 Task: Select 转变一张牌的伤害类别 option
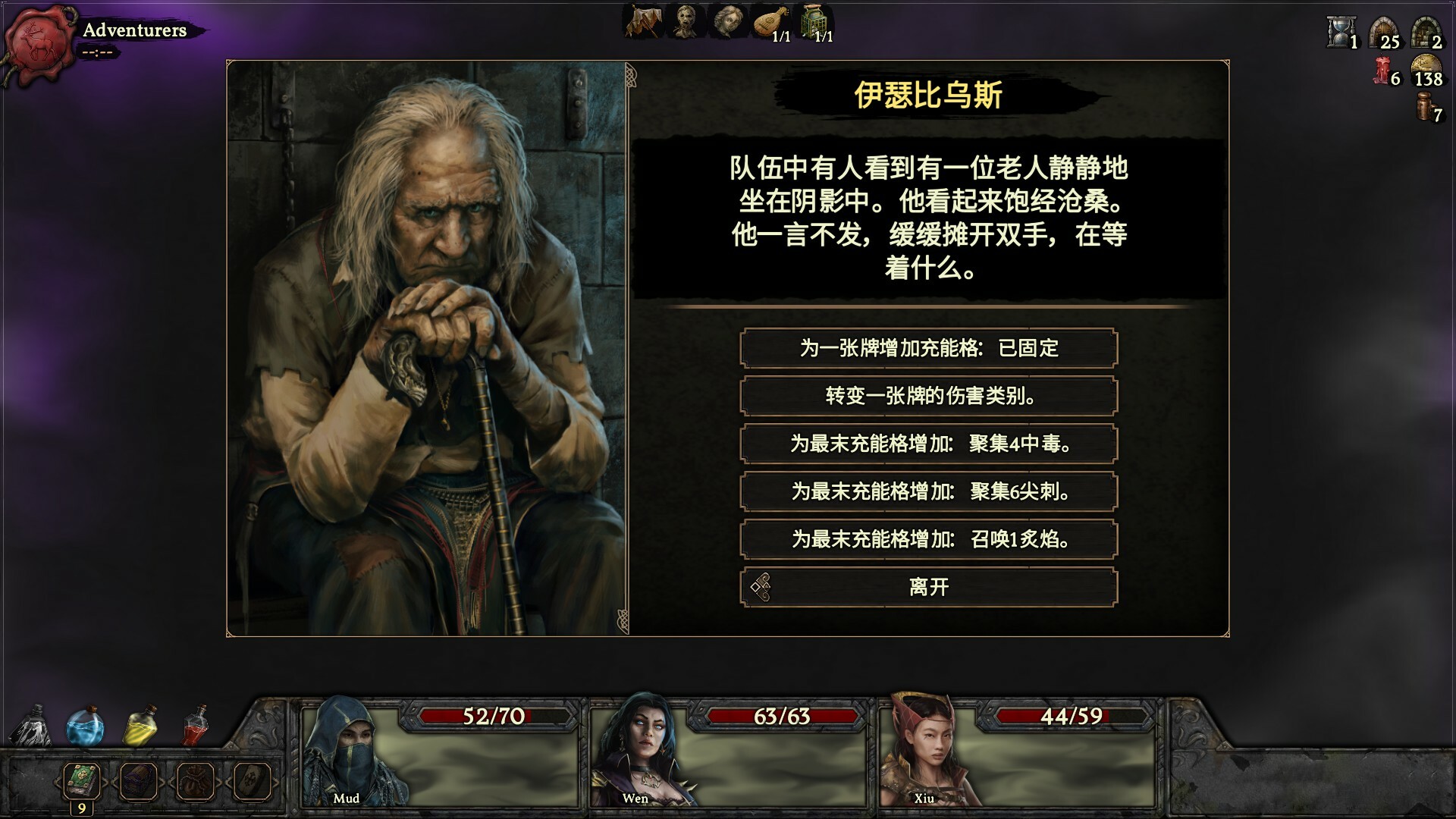[x=929, y=396]
